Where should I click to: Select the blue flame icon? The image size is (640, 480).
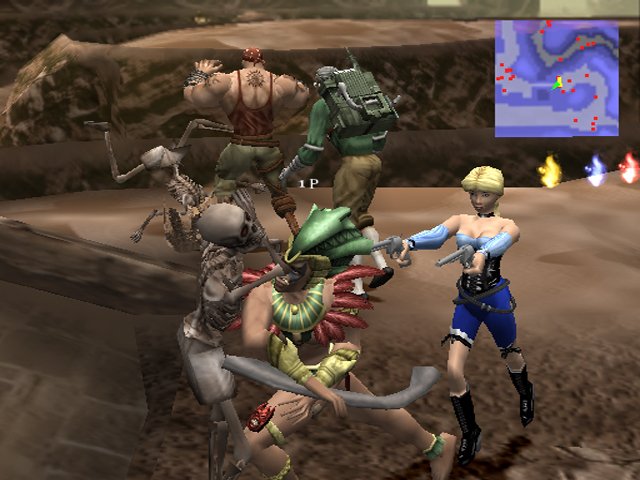(596, 171)
